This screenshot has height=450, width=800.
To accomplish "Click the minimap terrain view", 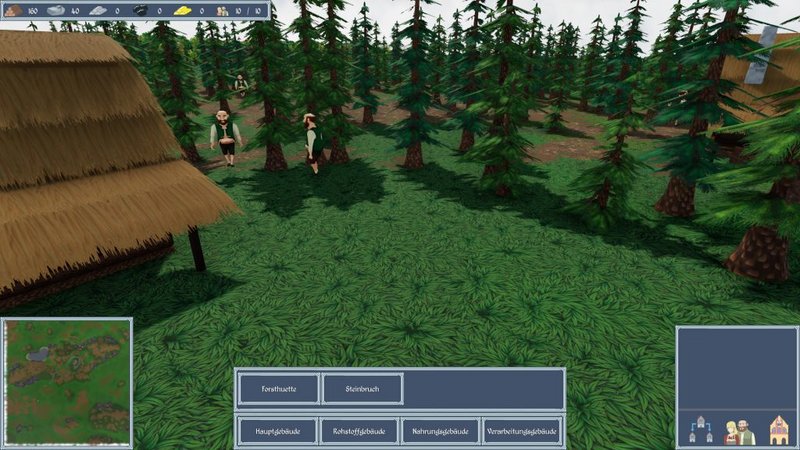I will point(67,382).
